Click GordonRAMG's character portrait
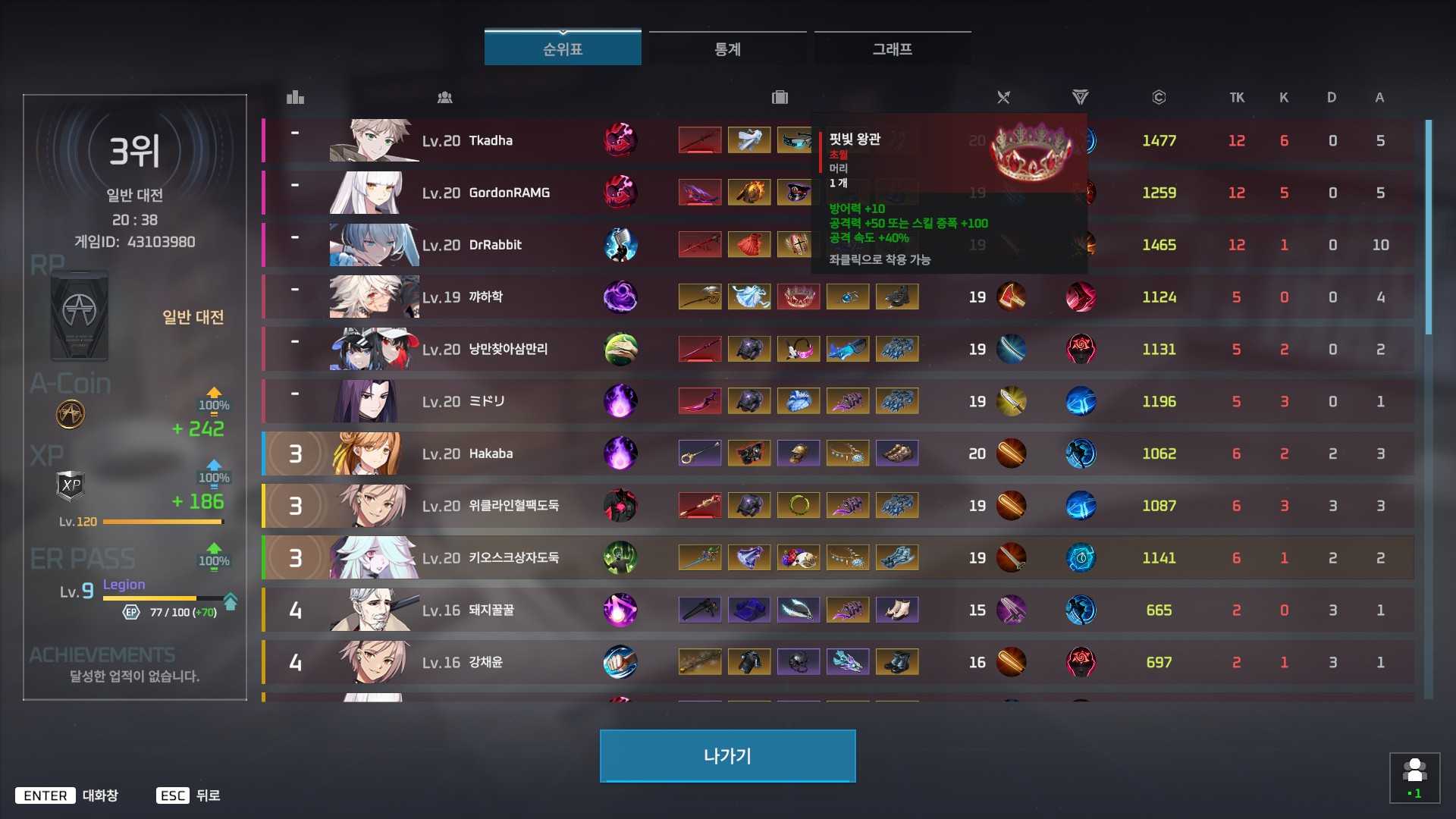The height and width of the screenshot is (819, 1456). coord(374,192)
